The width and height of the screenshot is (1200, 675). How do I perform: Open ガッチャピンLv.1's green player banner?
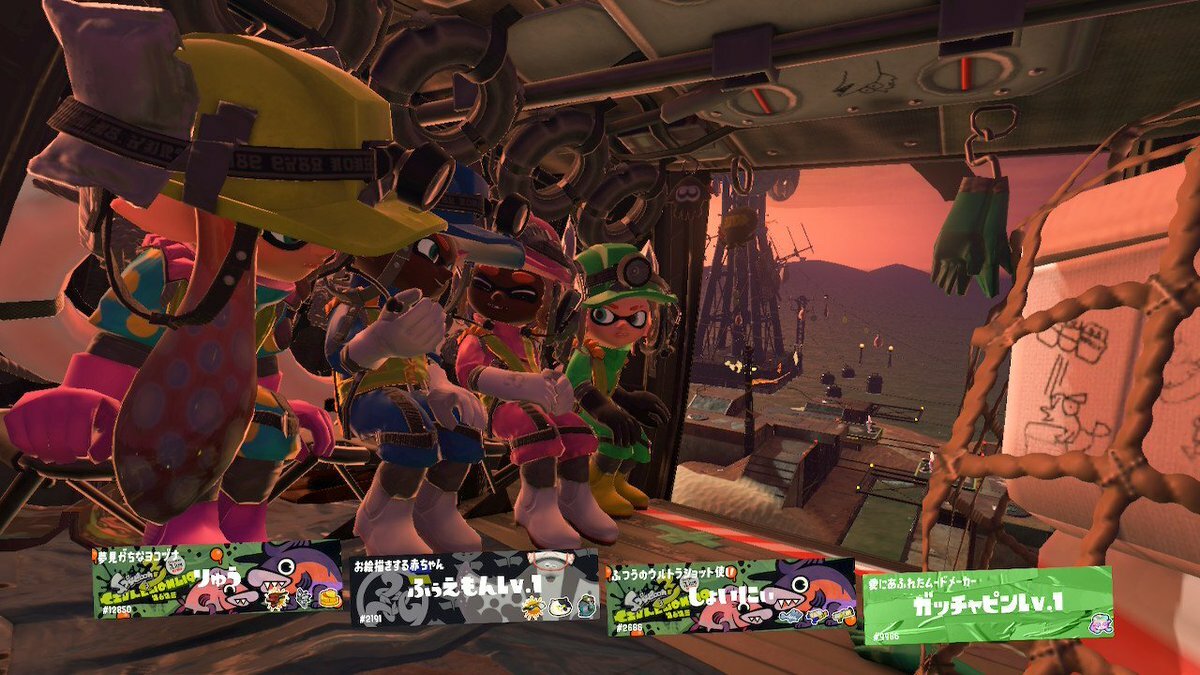pyautogui.click(x=988, y=605)
